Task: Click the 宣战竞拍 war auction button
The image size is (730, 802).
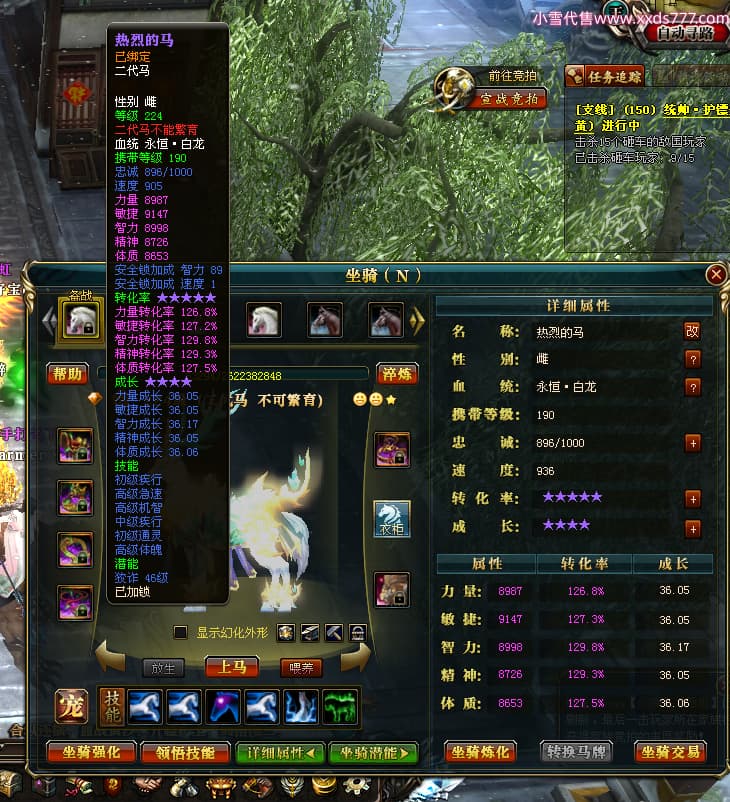Action: [509, 98]
